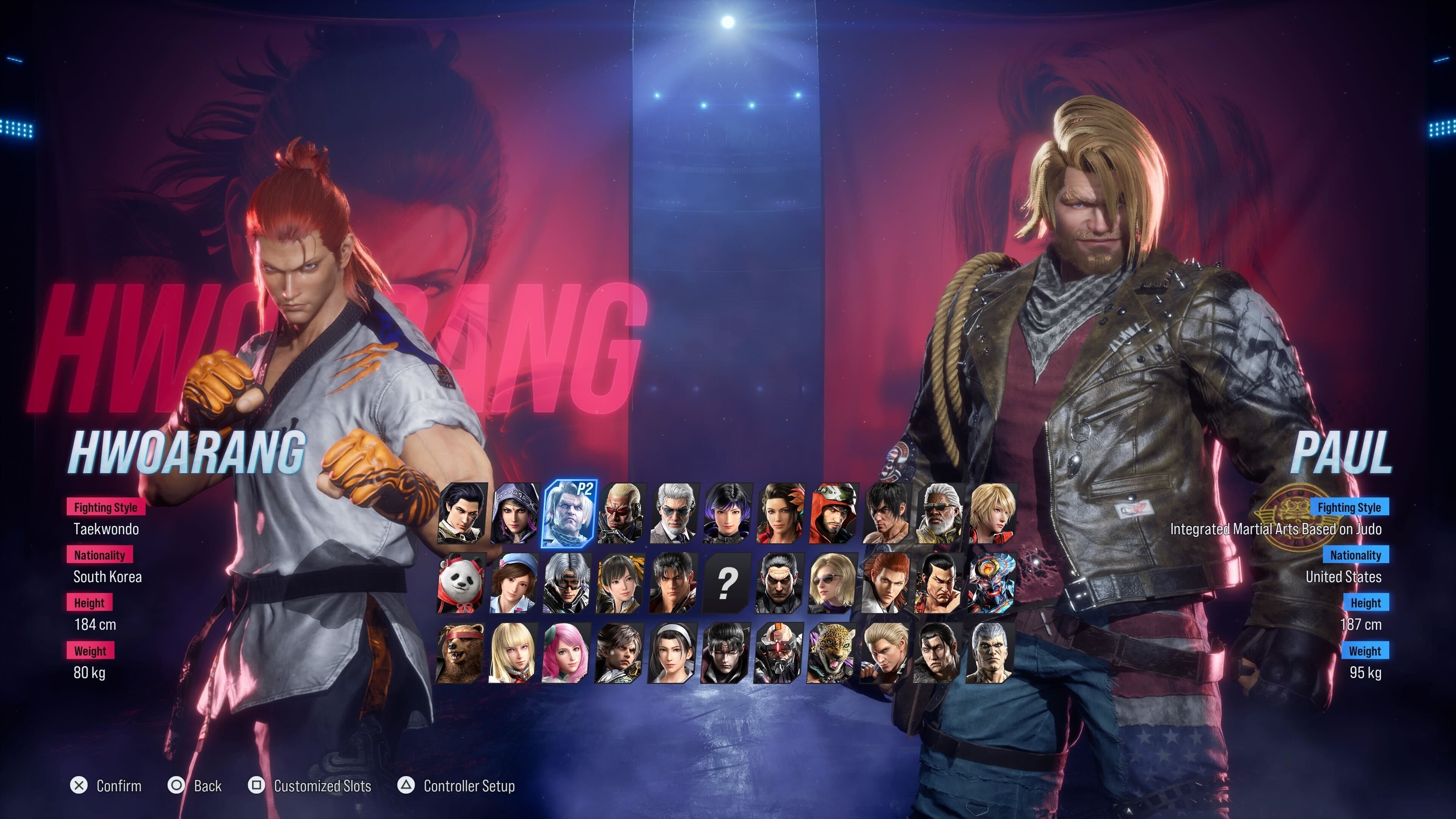
Task: Choose the random question mark tile
Action: click(x=727, y=584)
